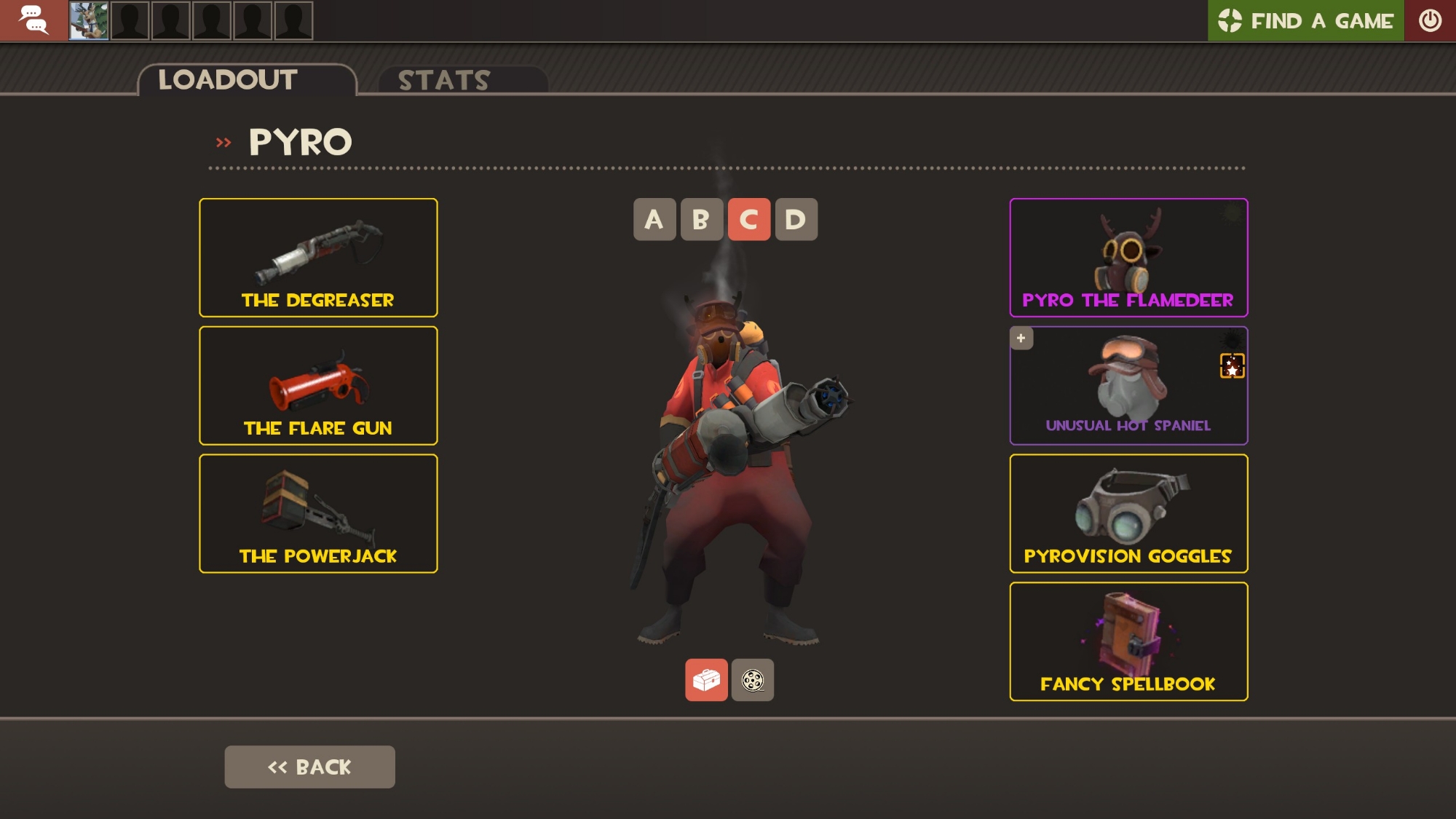Screen dimensions: 1456x819
Task: Click Find a Game
Action: [1305, 20]
